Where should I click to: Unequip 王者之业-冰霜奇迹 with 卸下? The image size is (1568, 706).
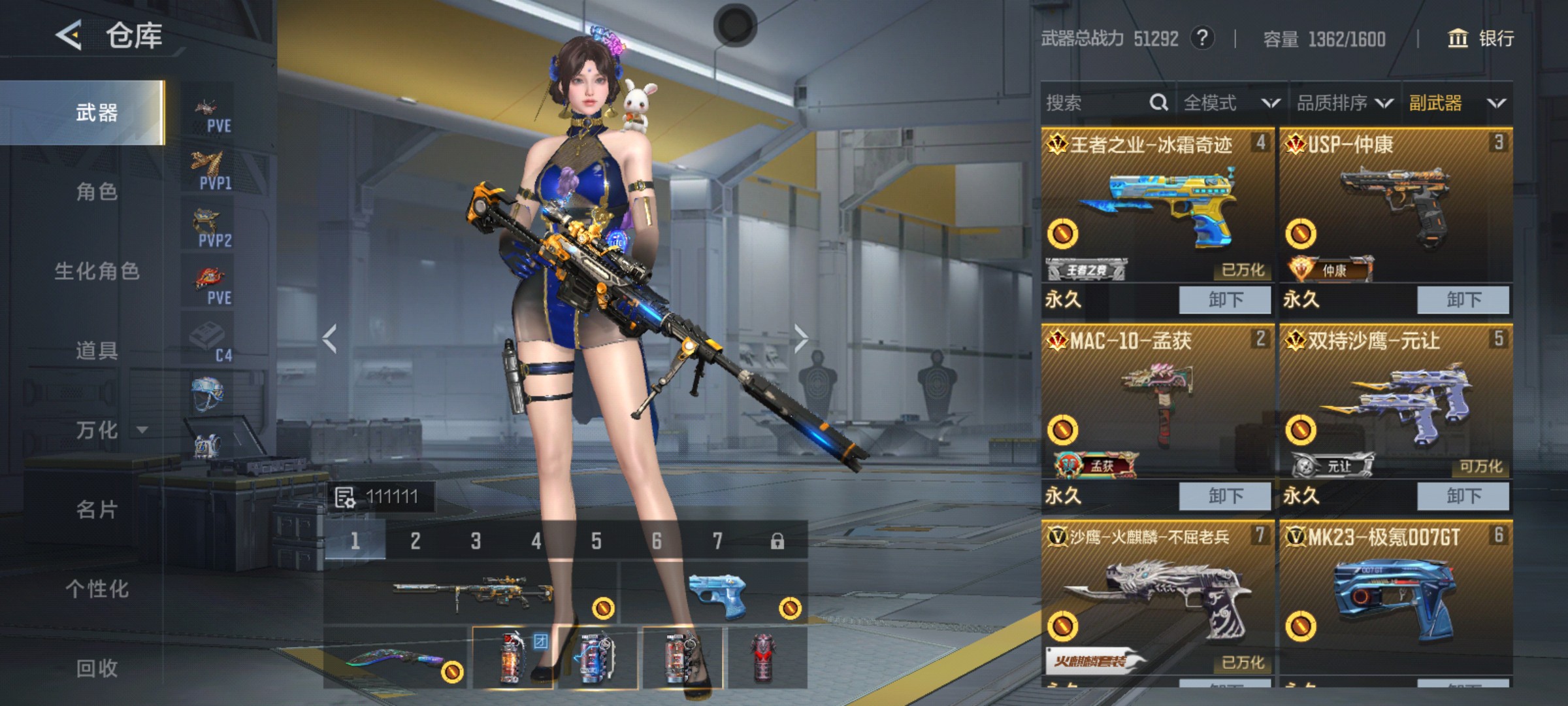(1224, 300)
